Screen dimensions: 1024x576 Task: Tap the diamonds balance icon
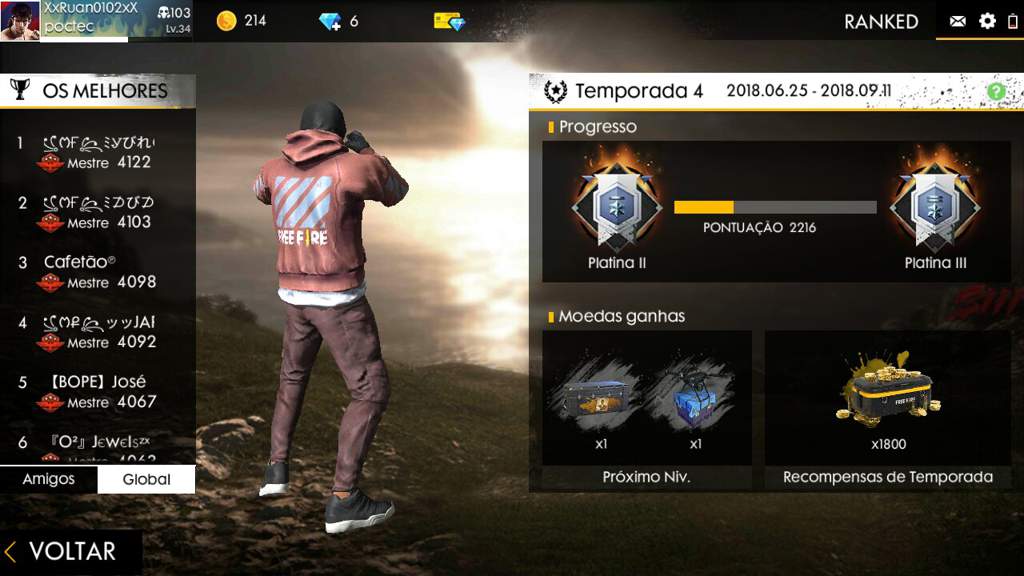coord(331,21)
